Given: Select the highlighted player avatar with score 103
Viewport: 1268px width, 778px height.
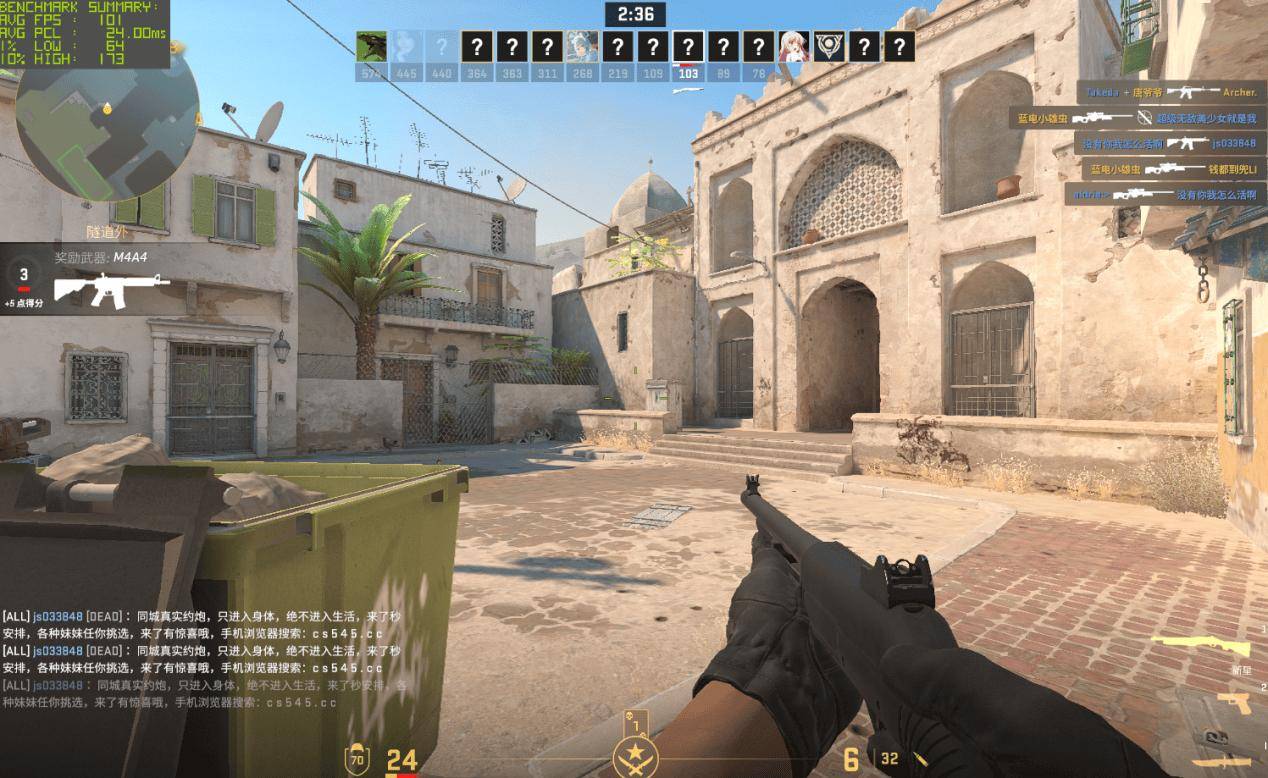Looking at the screenshot, I should tap(688, 47).
